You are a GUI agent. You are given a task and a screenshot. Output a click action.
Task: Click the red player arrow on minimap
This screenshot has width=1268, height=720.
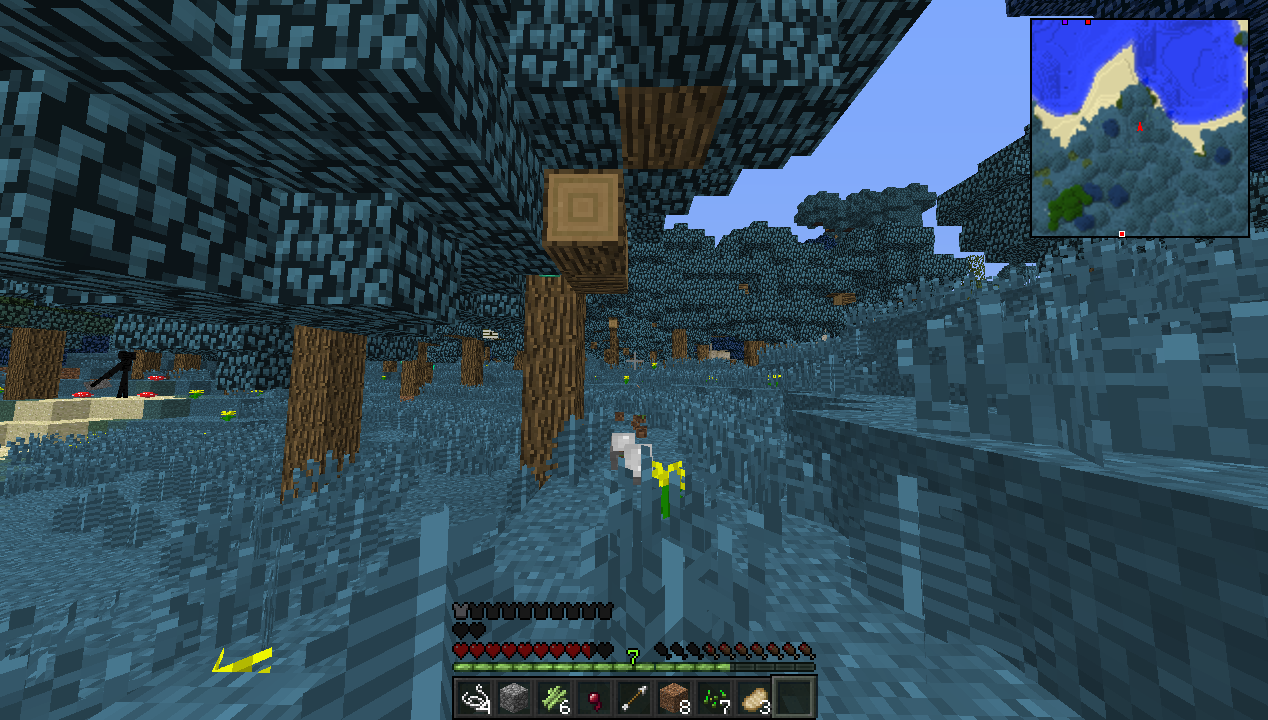pyautogui.click(x=1140, y=127)
